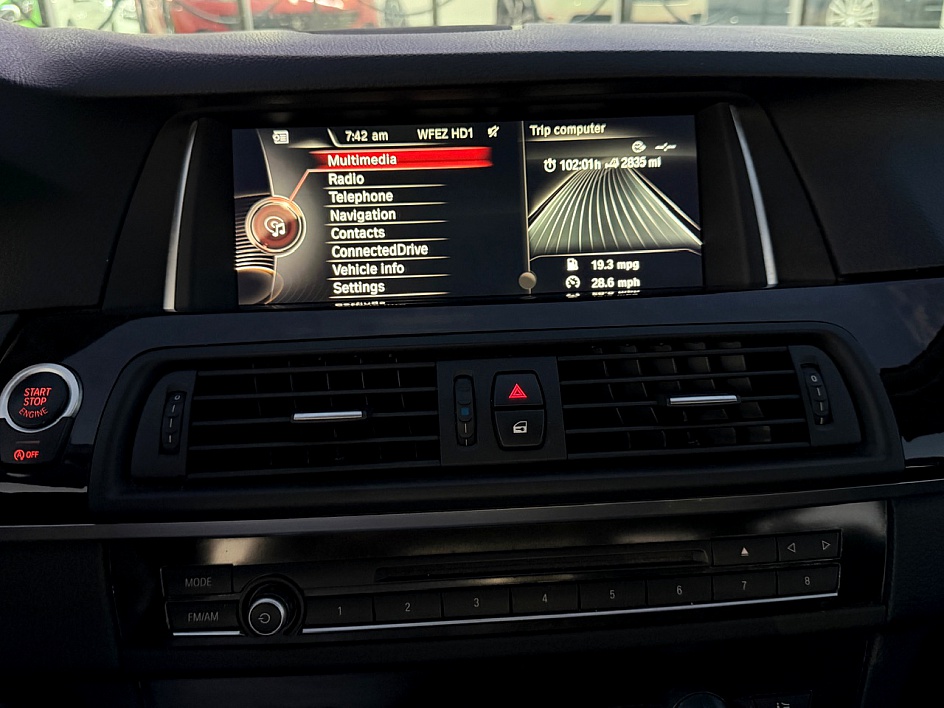This screenshot has width=944, height=708.
Task: Open the ConnectedDrive menu item
Action: click(379, 251)
